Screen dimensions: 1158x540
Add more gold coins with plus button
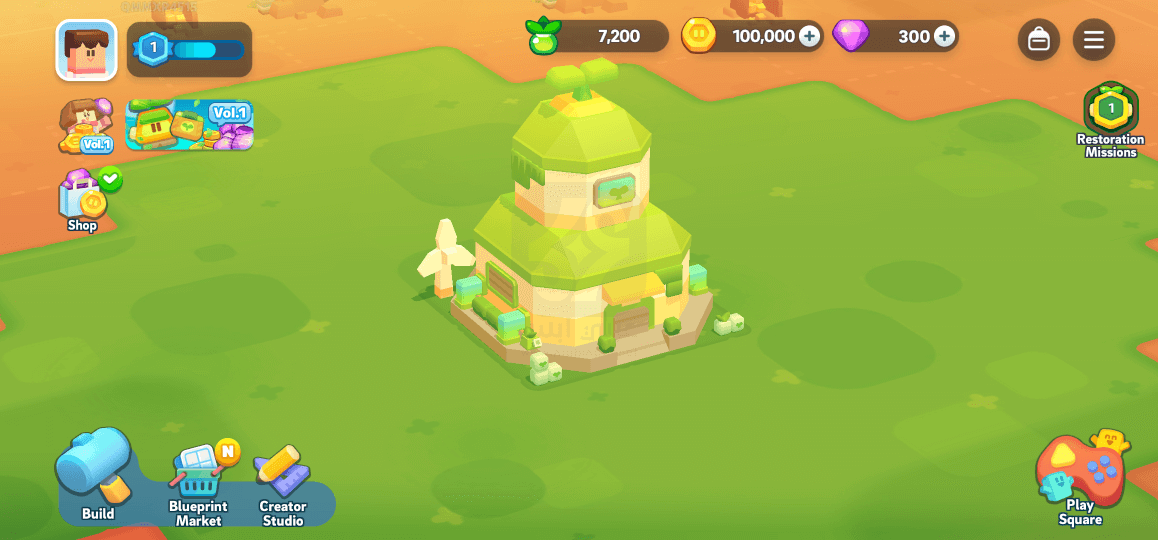(809, 37)
